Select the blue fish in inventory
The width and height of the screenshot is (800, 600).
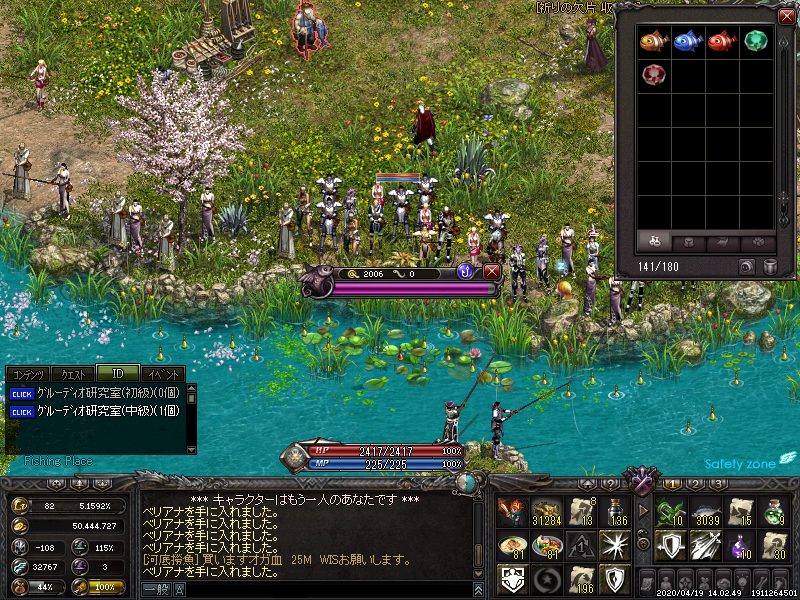tap(687, 41)
